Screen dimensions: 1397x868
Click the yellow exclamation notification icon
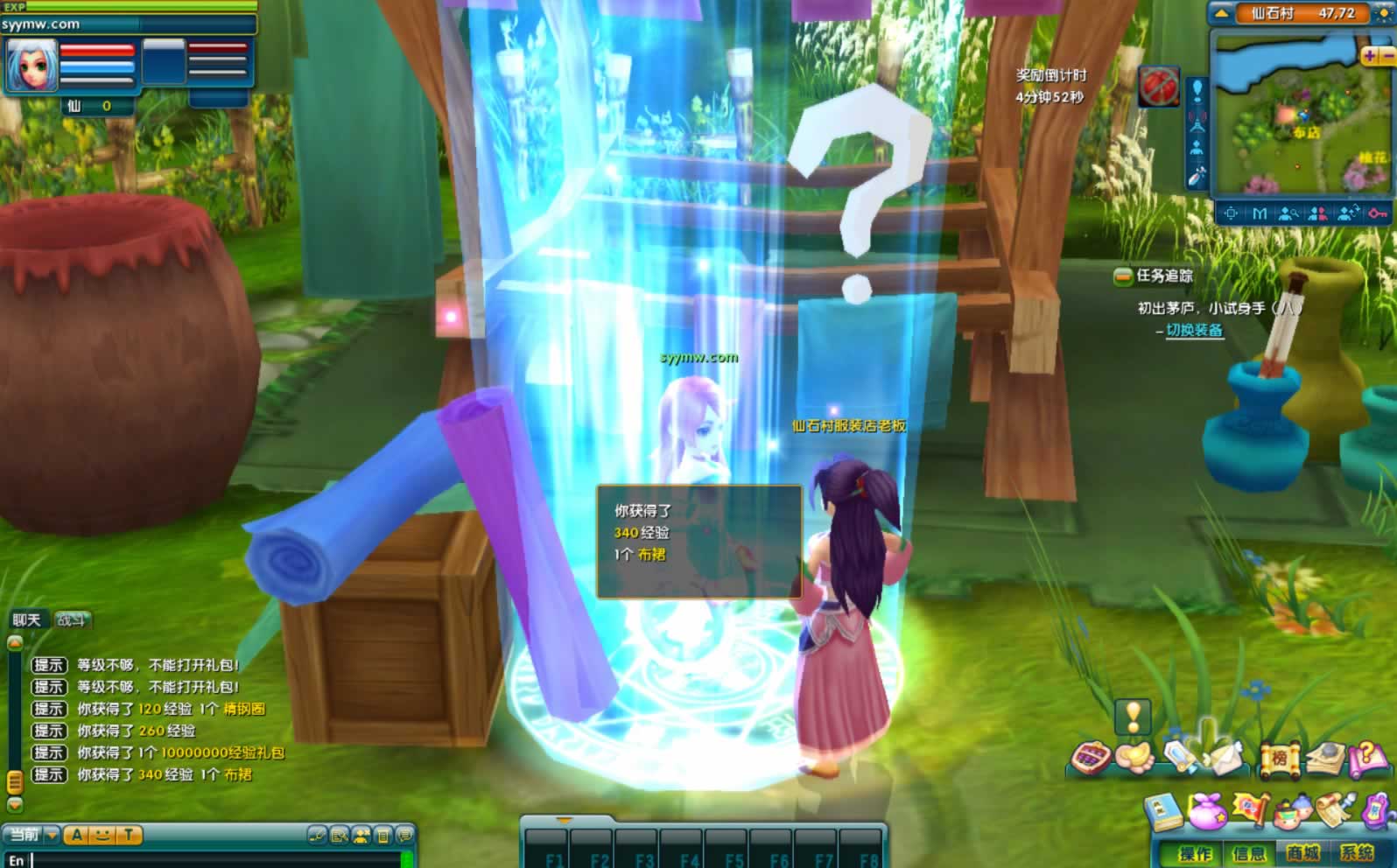[1133, 716]
